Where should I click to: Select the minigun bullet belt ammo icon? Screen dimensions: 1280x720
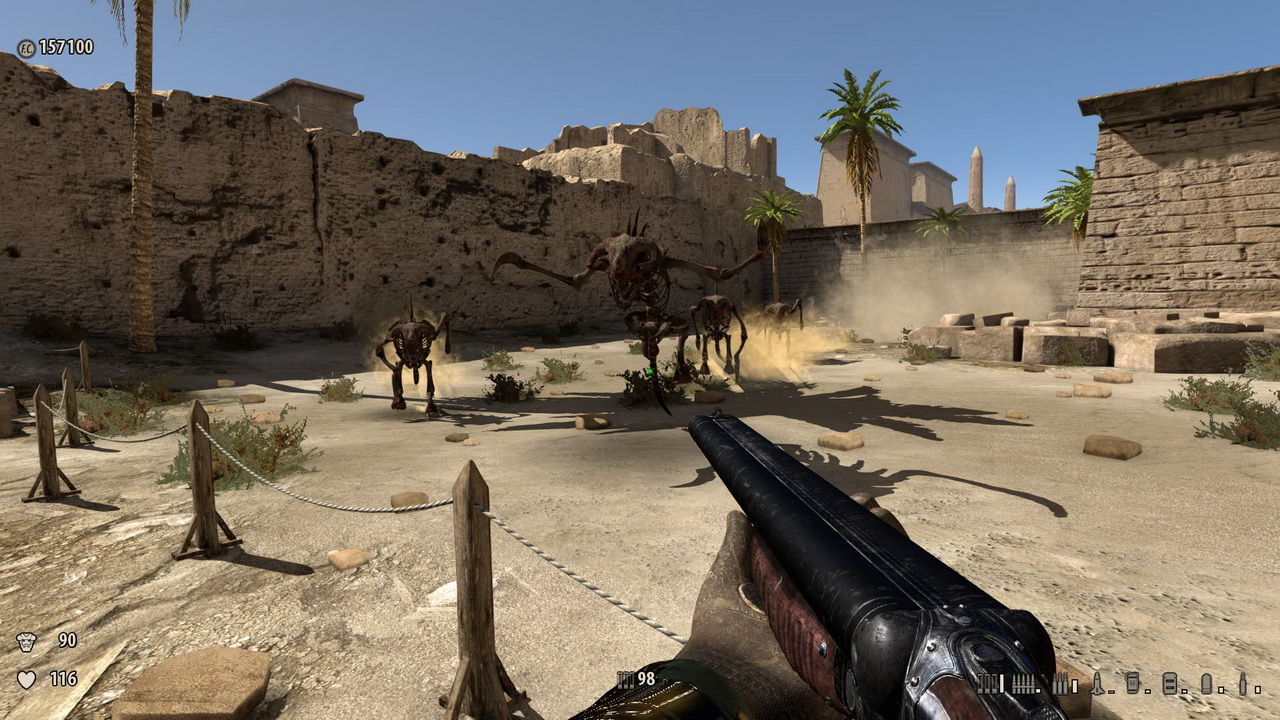pyautogui.click(x=1025, y=684)
